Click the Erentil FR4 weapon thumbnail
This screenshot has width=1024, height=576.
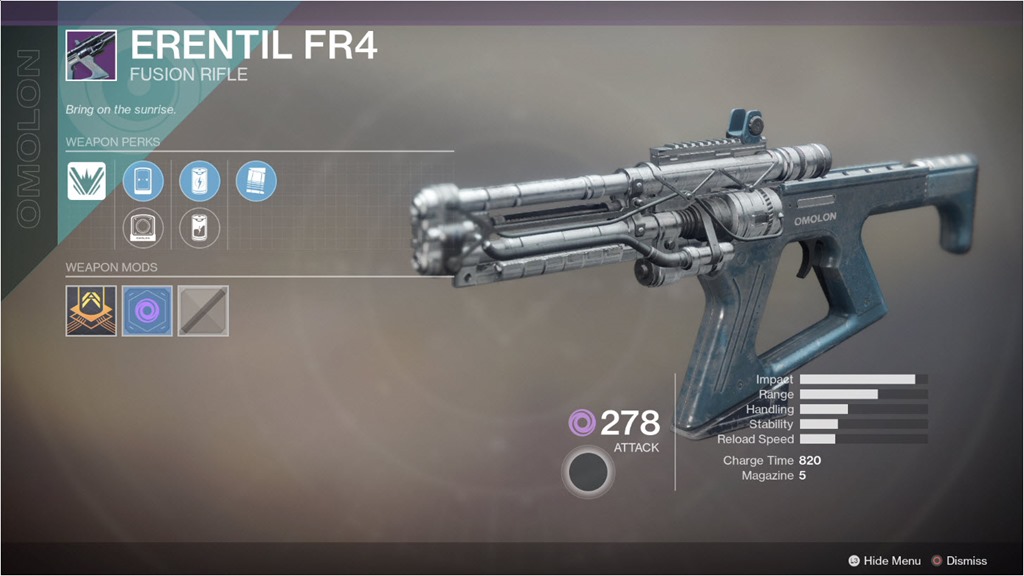tap(91, 55)
